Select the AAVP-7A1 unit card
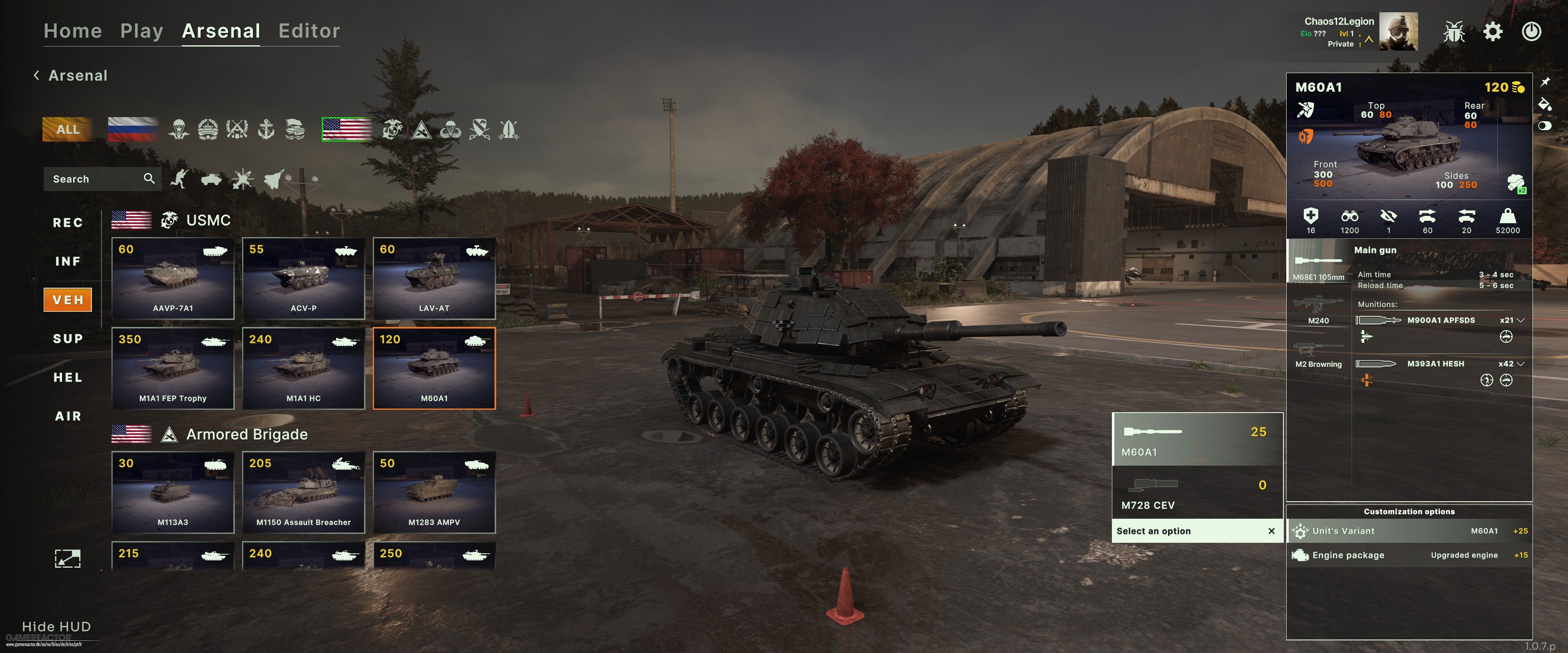This screenshot has width=1568, height=653. point(173,279)
